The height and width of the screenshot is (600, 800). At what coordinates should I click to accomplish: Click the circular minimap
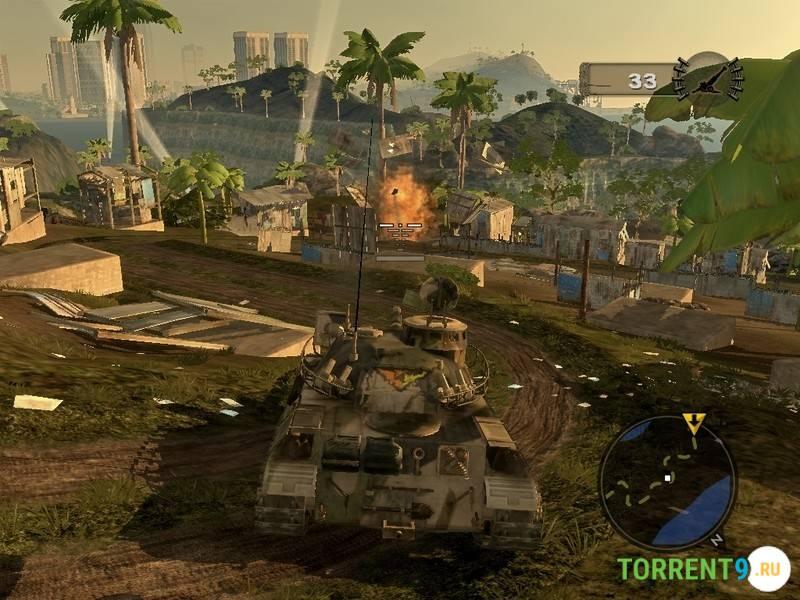(x=667, y=483)
